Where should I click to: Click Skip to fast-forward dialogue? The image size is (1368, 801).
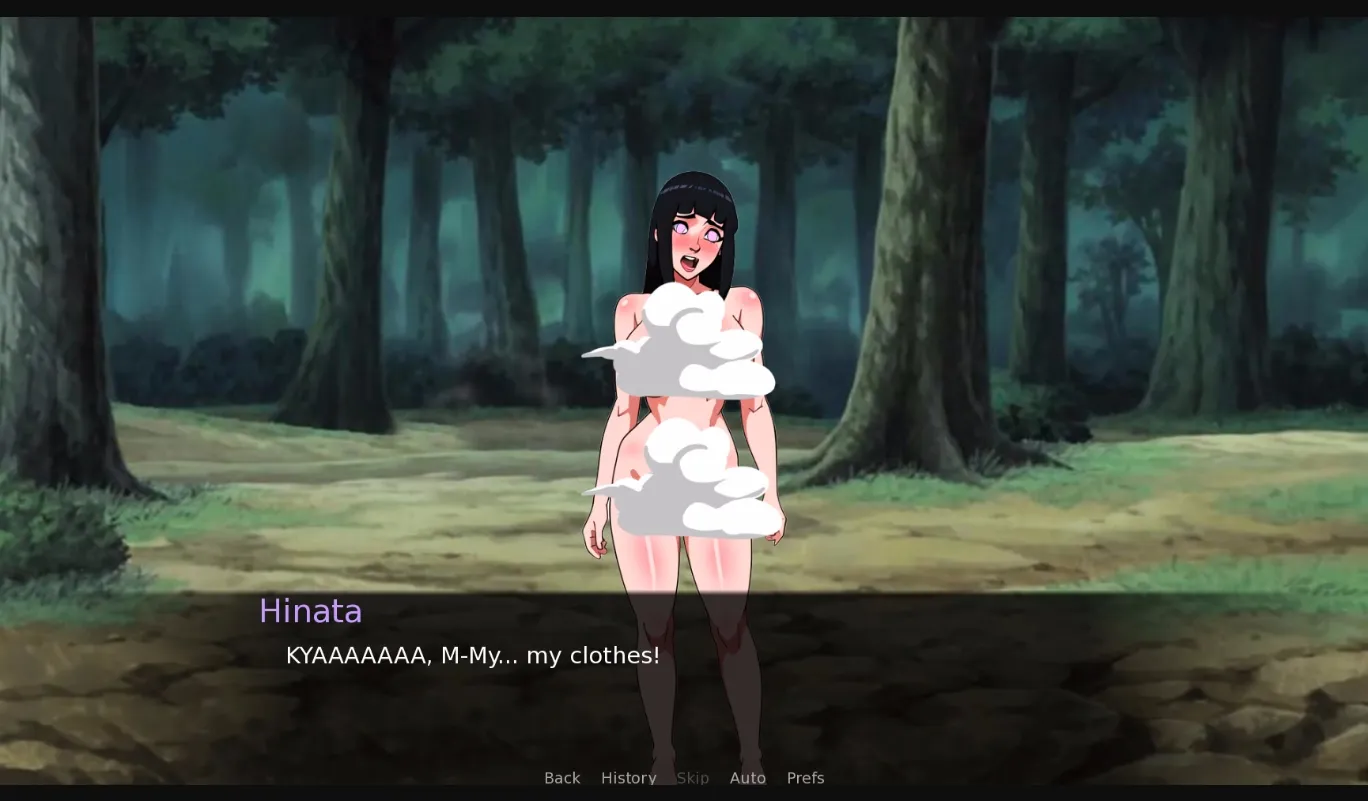coord(692,777)
